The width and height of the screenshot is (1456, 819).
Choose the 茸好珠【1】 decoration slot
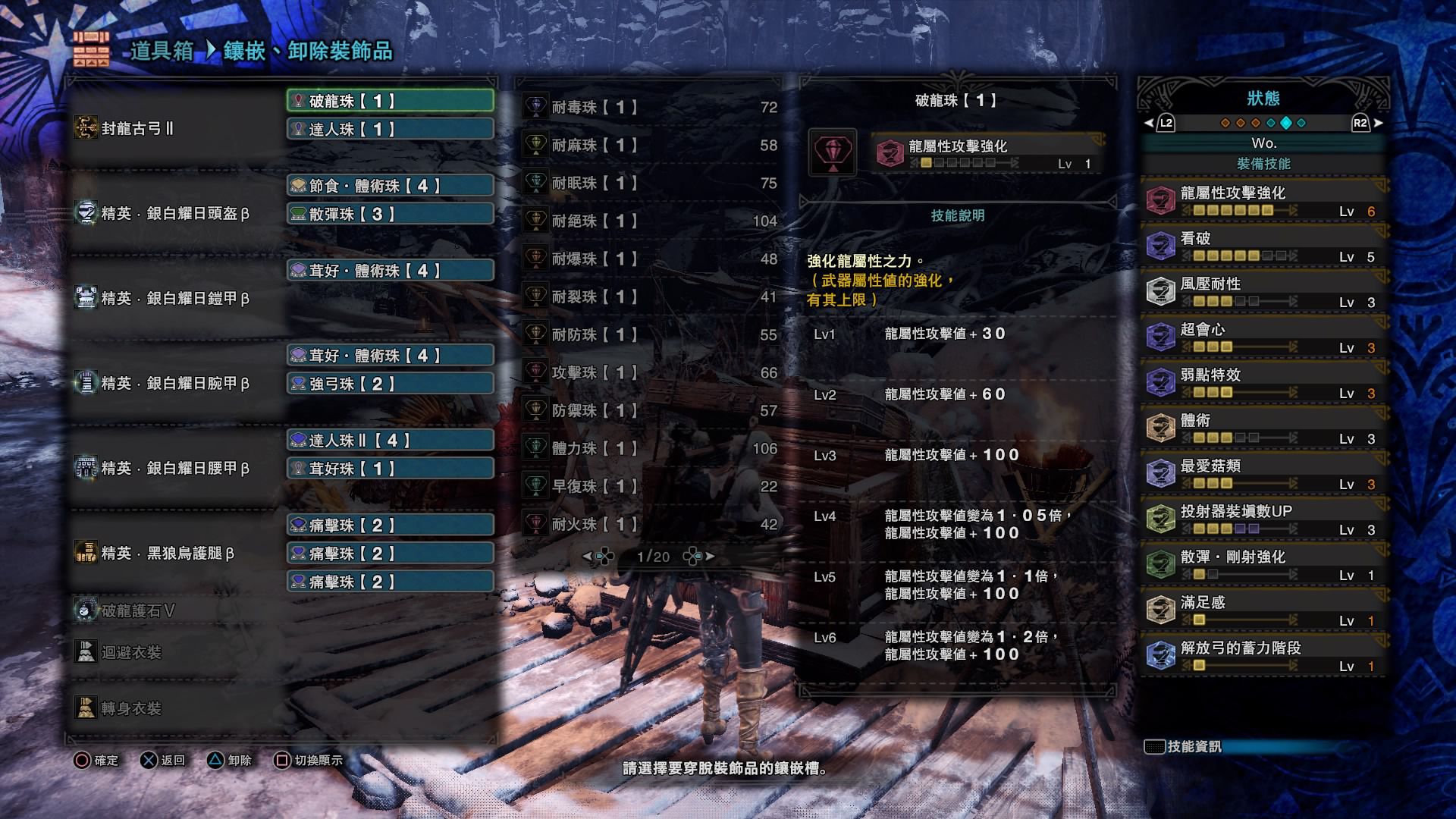(390, 469)
